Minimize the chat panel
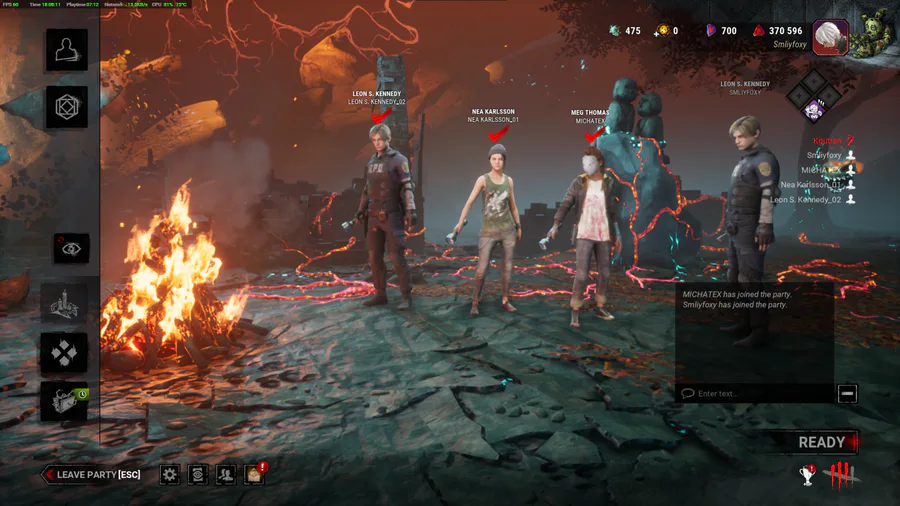900x506 pixels. 847,393
